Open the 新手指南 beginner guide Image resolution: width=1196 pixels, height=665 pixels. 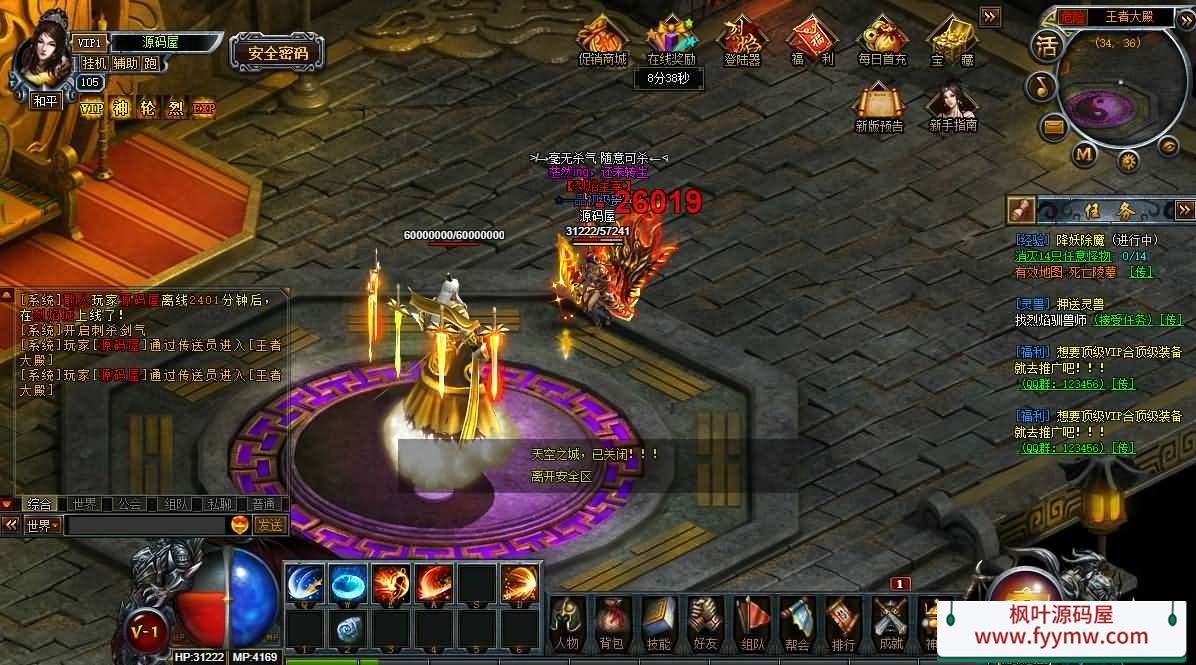(x=952, y=105)
